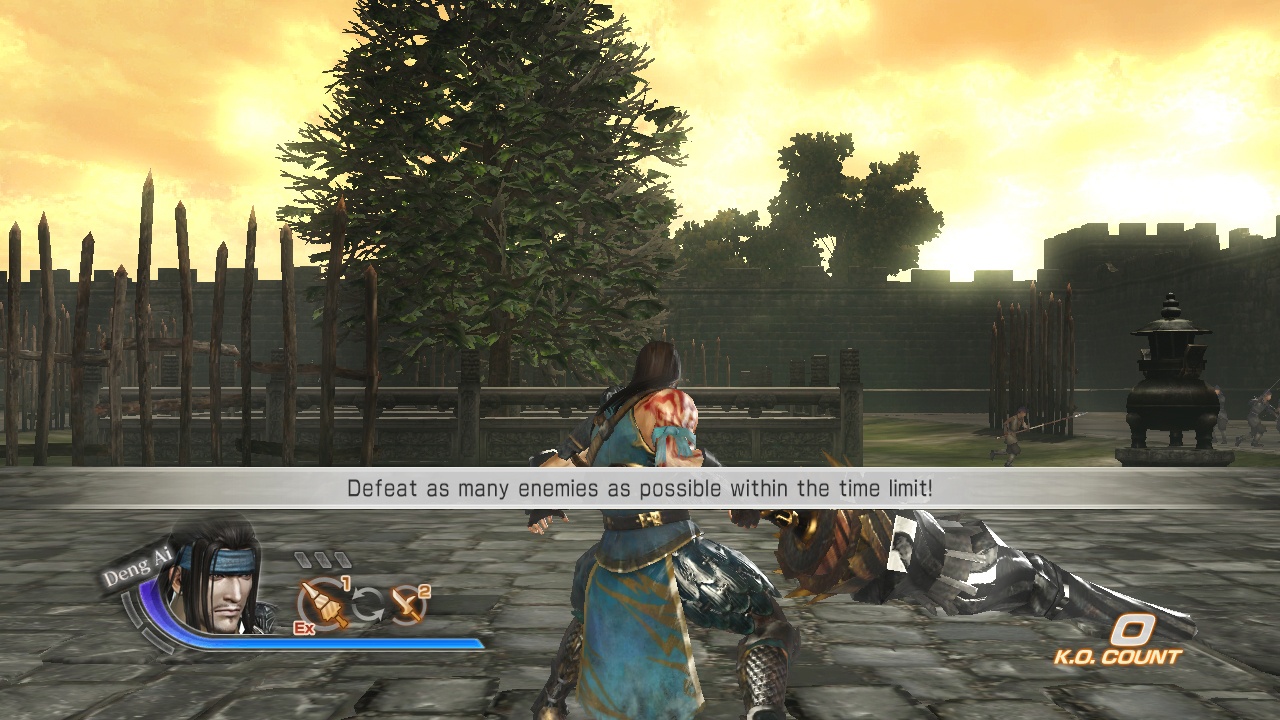Image resolution: width=1280 pixels, height=720 pixels.
Task: Click the first gray musou gauge segment
Action: tap(303, 558)
